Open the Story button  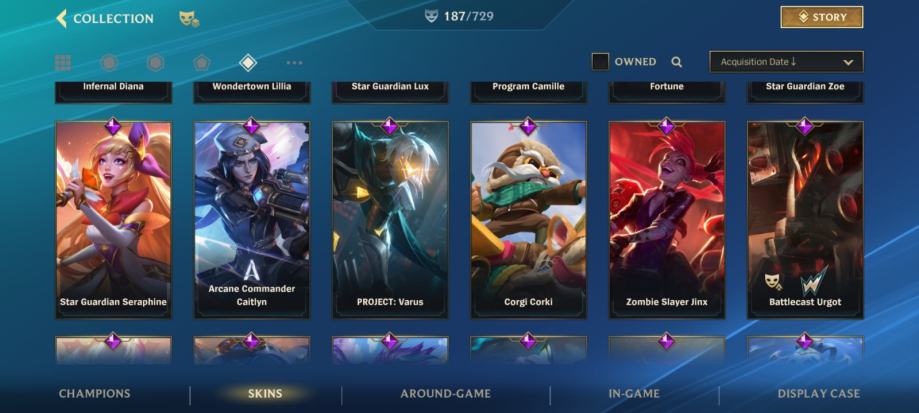click(821, 17)
